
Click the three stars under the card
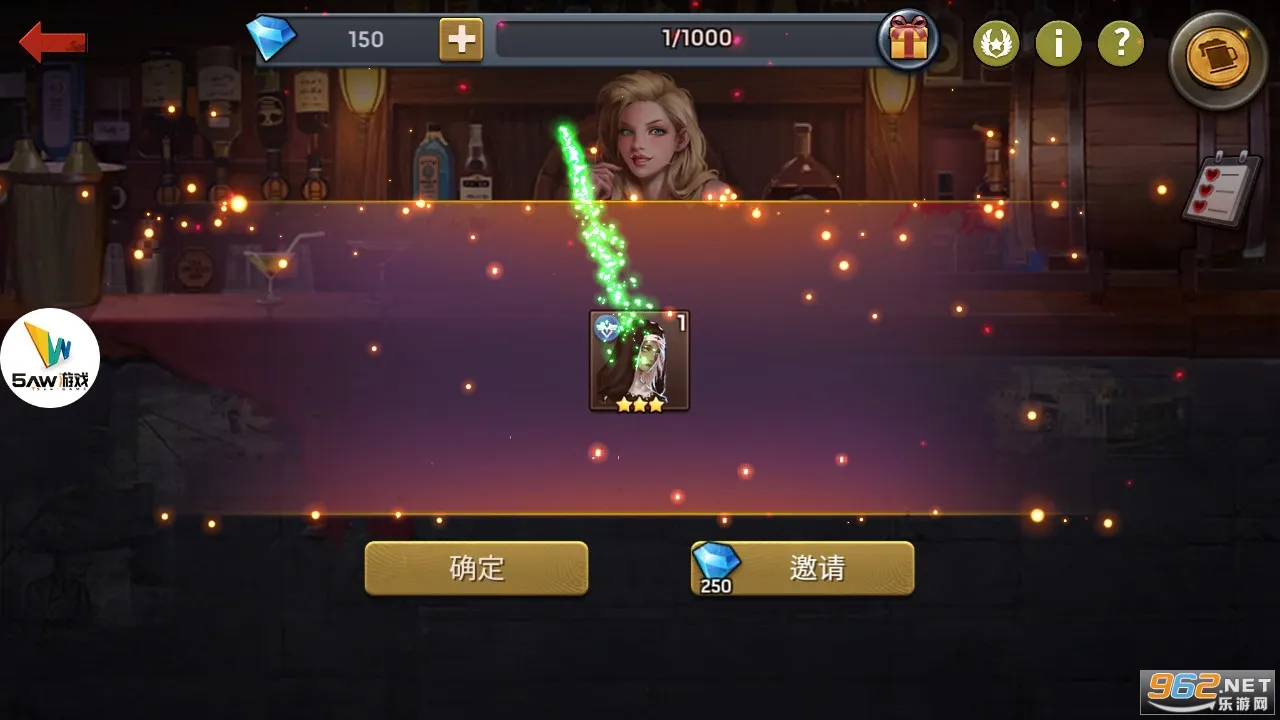pos(640,405)
